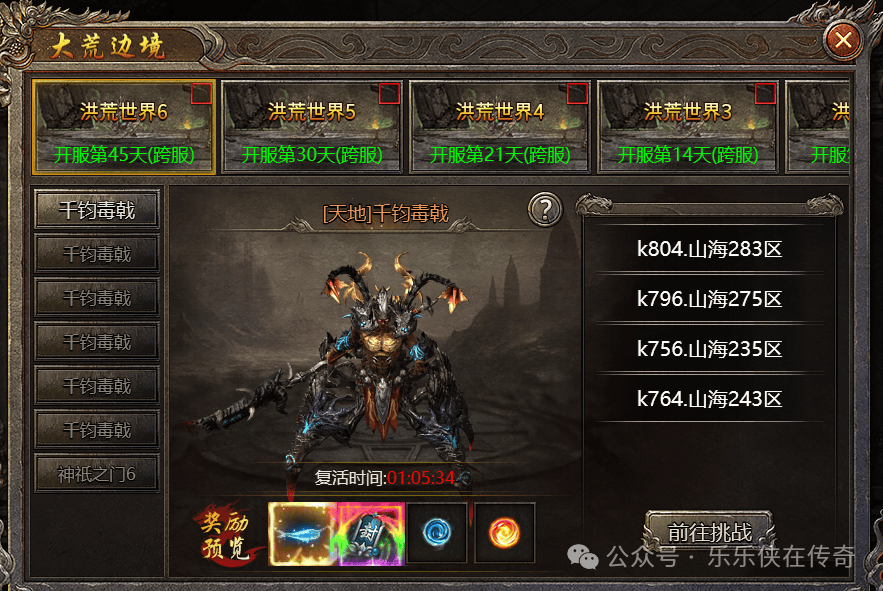This screenshot has width=883, height=591.
Task: View the pink-bordered tablet reward item
Action: (x=370, y=533)
